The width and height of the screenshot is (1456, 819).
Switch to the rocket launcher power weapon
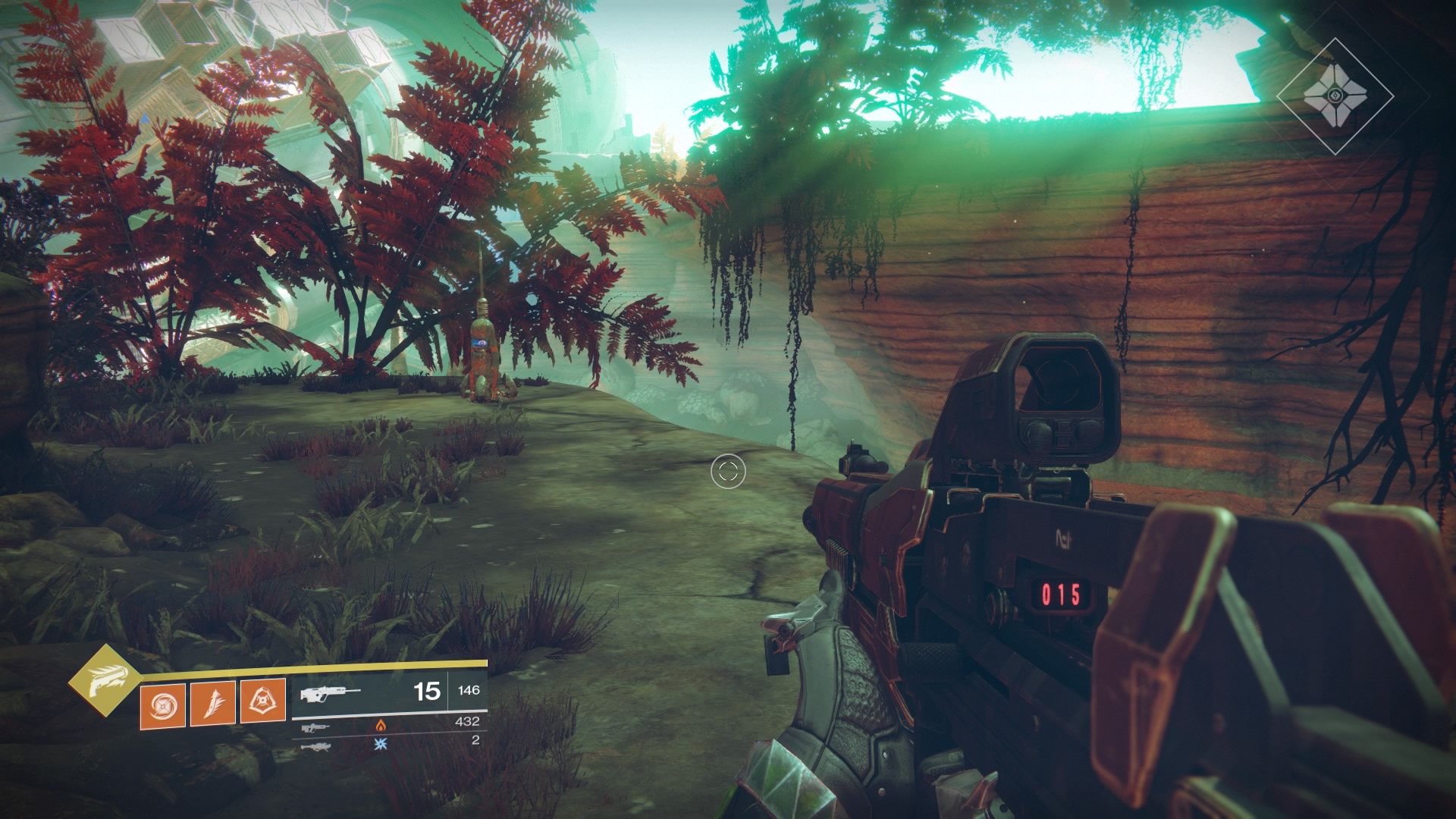316,746
